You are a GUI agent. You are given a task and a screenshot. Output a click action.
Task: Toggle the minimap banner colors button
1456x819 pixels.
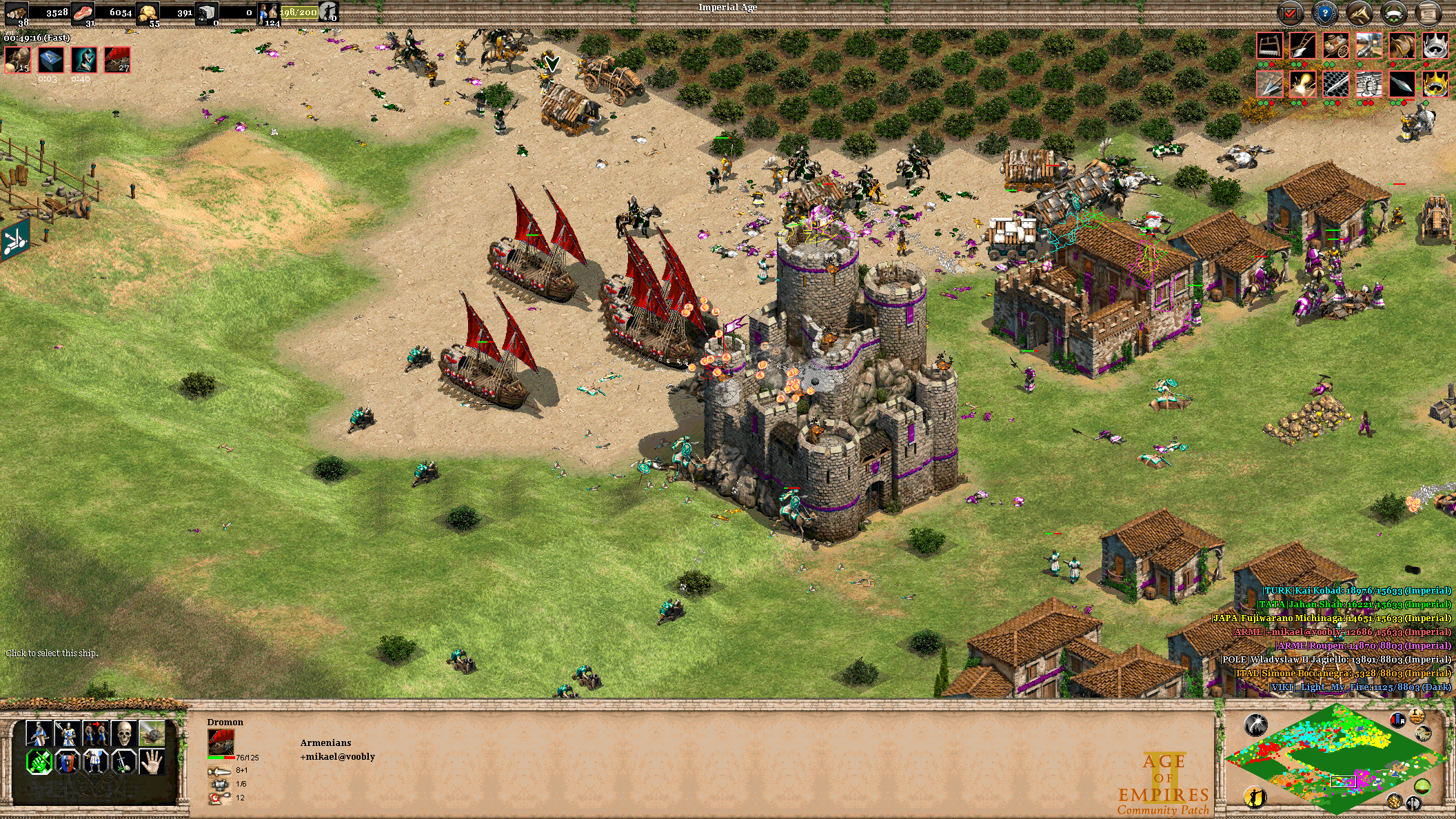tap(1398, 720)
